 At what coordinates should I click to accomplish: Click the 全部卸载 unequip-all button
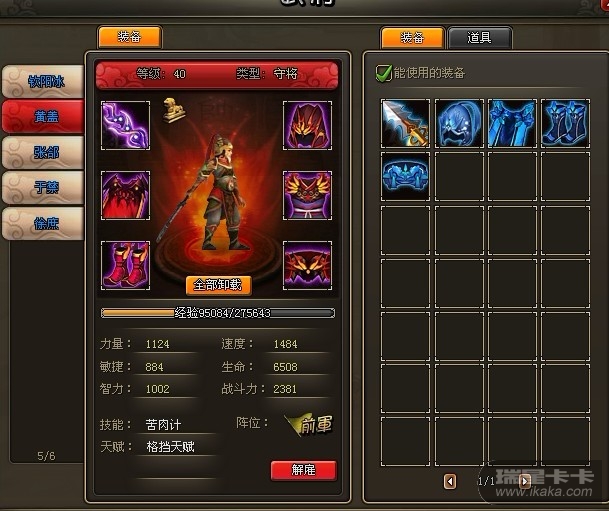point(218,285)
